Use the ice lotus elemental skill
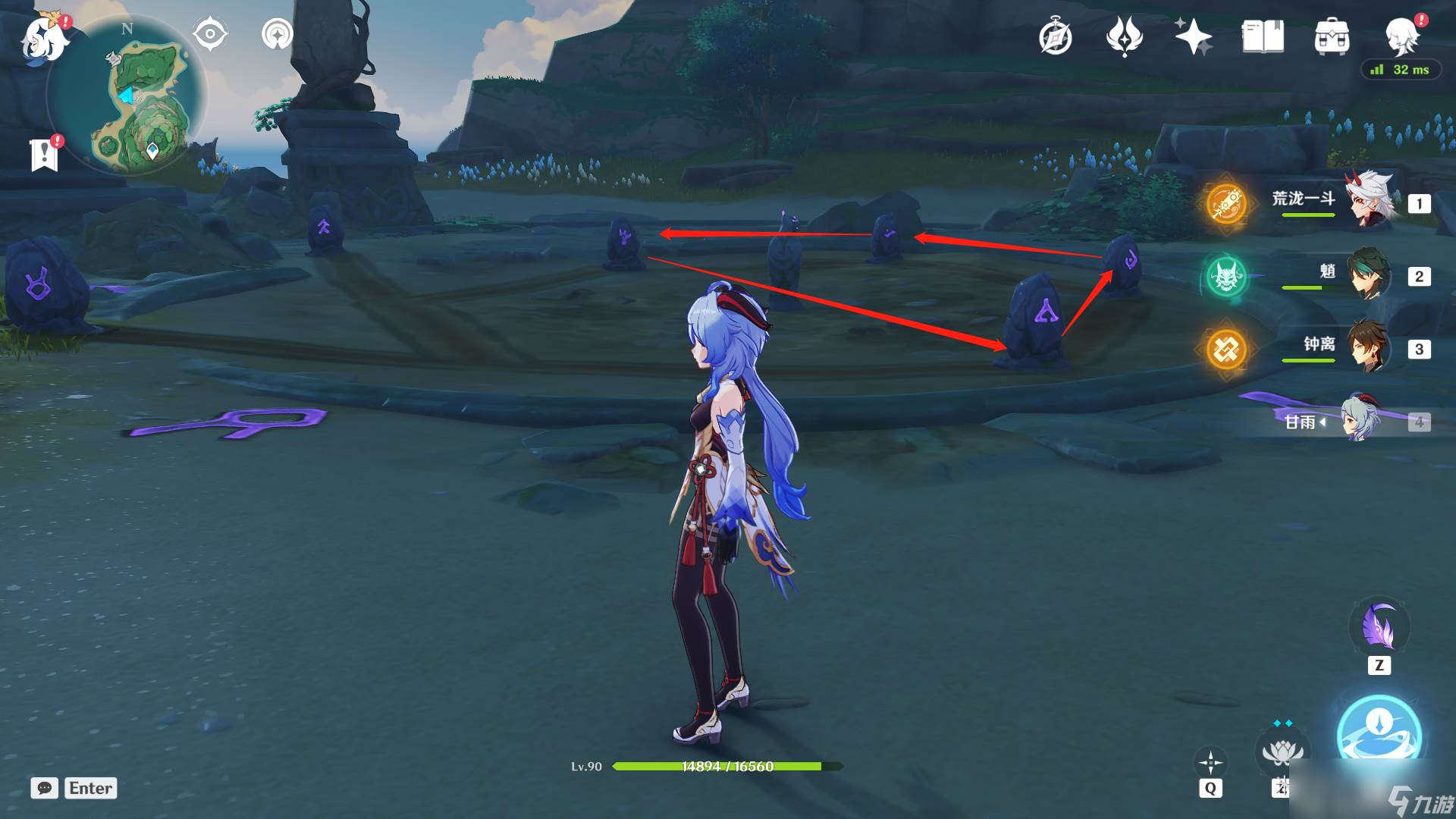This screenshot has height=819, width=1456. coord(1282,754)
